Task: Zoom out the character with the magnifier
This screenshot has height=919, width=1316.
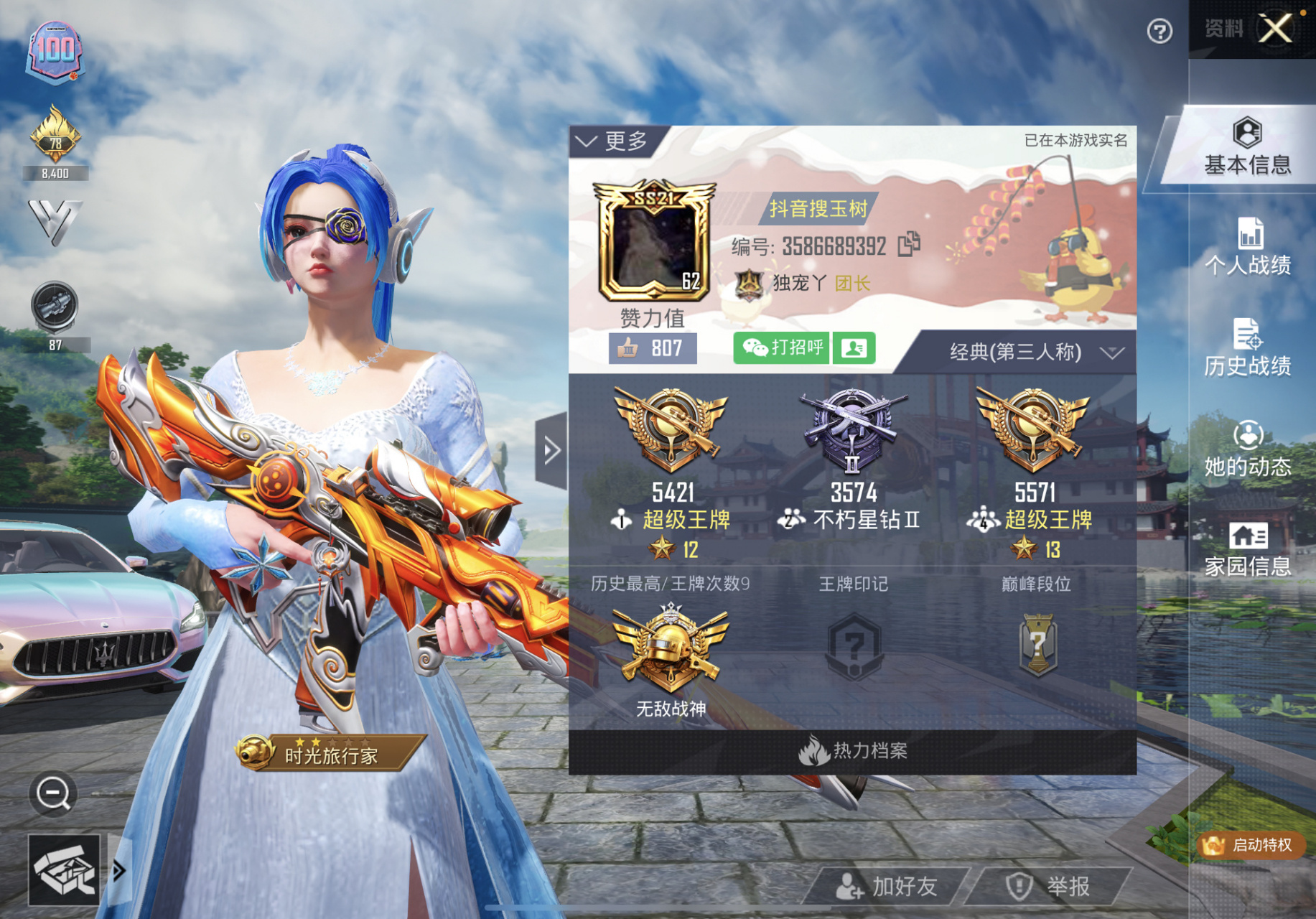Action: tap(53, 793)
